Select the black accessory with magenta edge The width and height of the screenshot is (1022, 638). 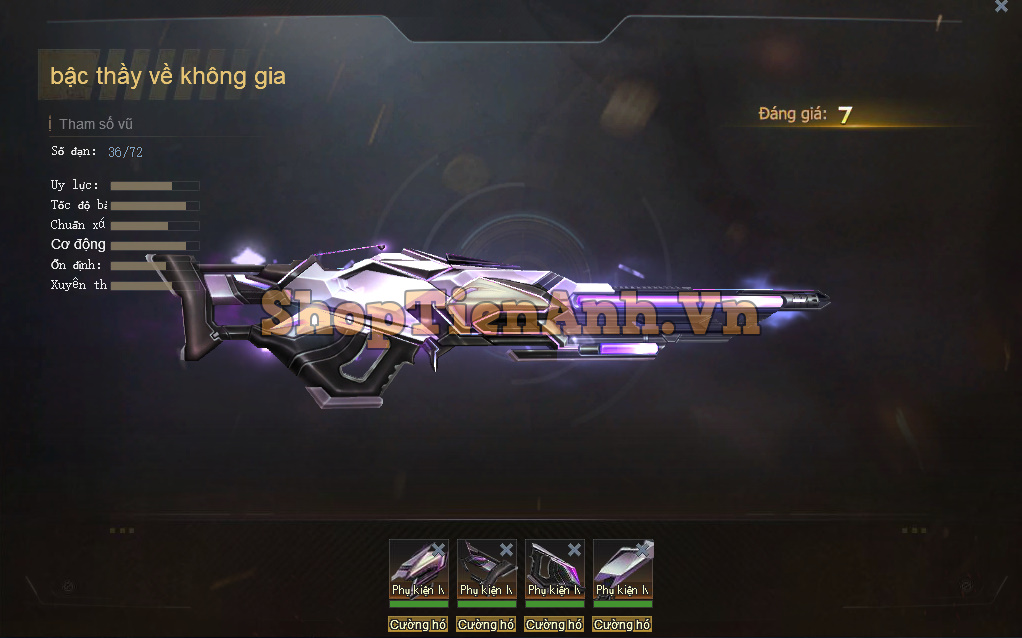(x=554, y=568)
